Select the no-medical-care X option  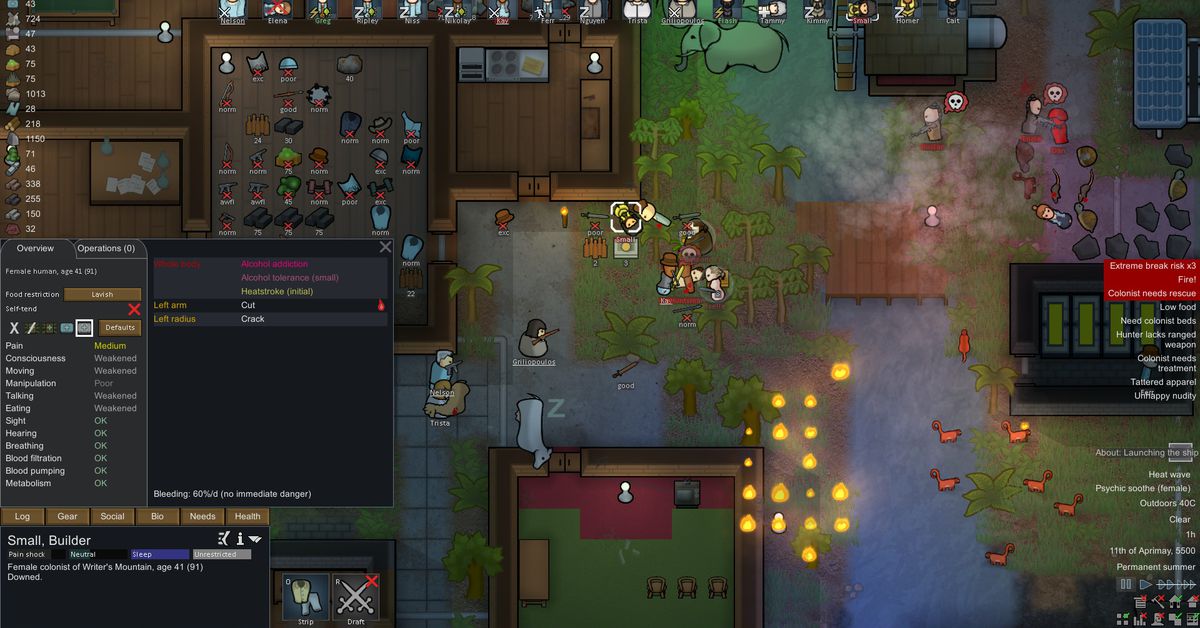click(14, 327)
